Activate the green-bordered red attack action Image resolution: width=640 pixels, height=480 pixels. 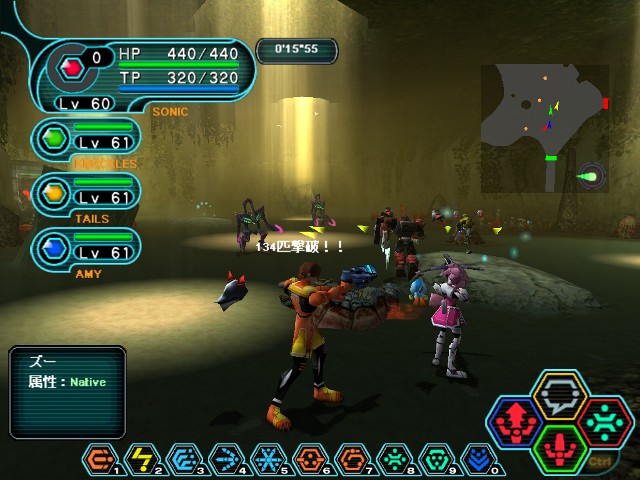[x=561, y=448]
